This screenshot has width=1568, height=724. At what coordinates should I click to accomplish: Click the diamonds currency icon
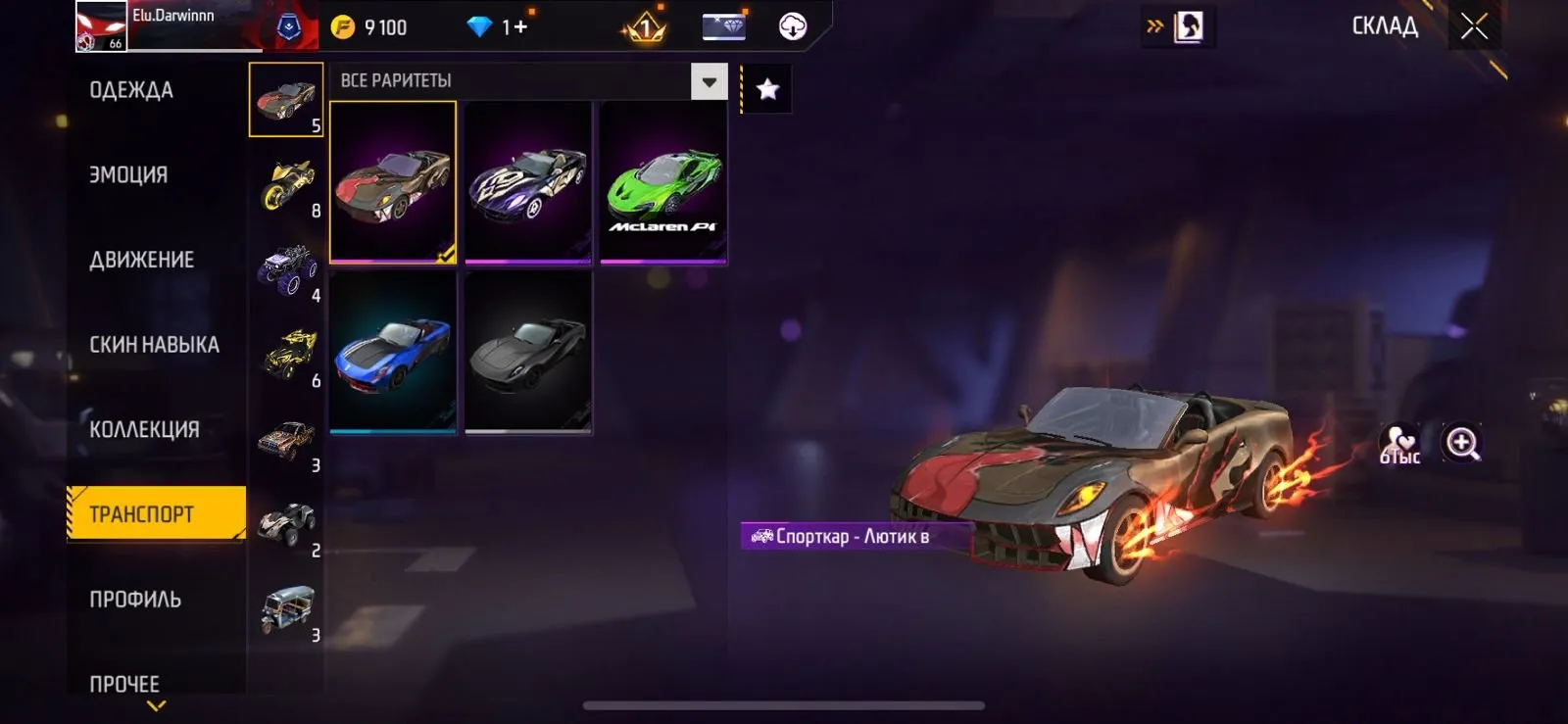(479, 27)
